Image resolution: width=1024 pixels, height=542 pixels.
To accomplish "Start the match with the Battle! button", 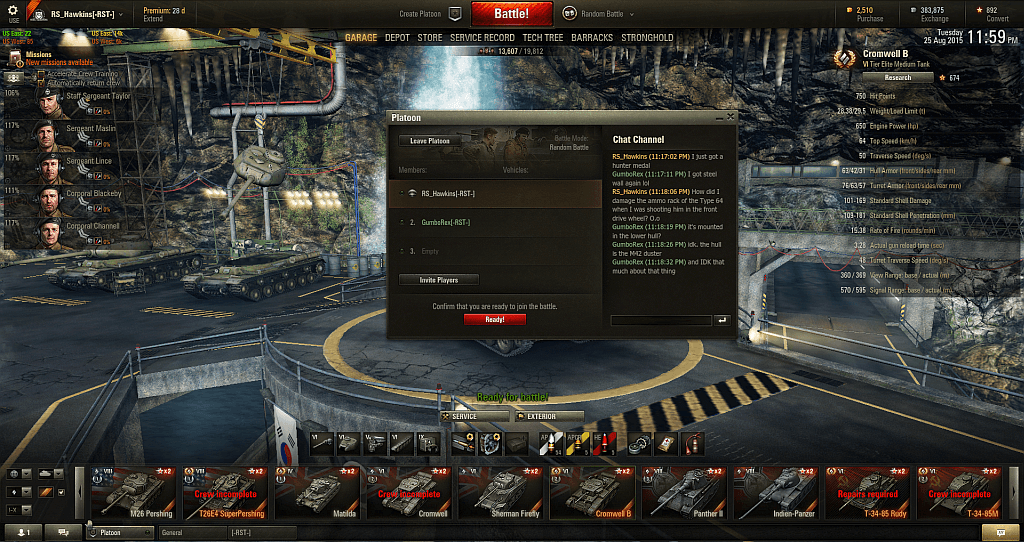I will click(511, 14).
